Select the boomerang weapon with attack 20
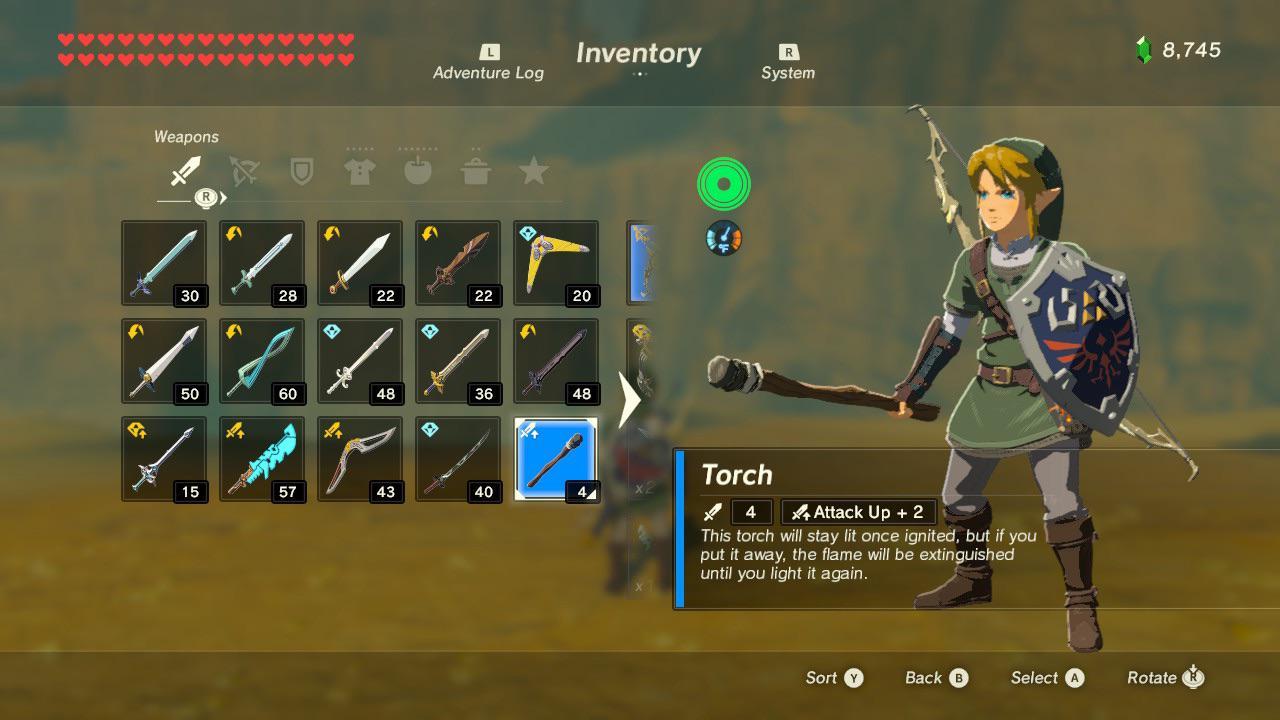 click(556, 262)
